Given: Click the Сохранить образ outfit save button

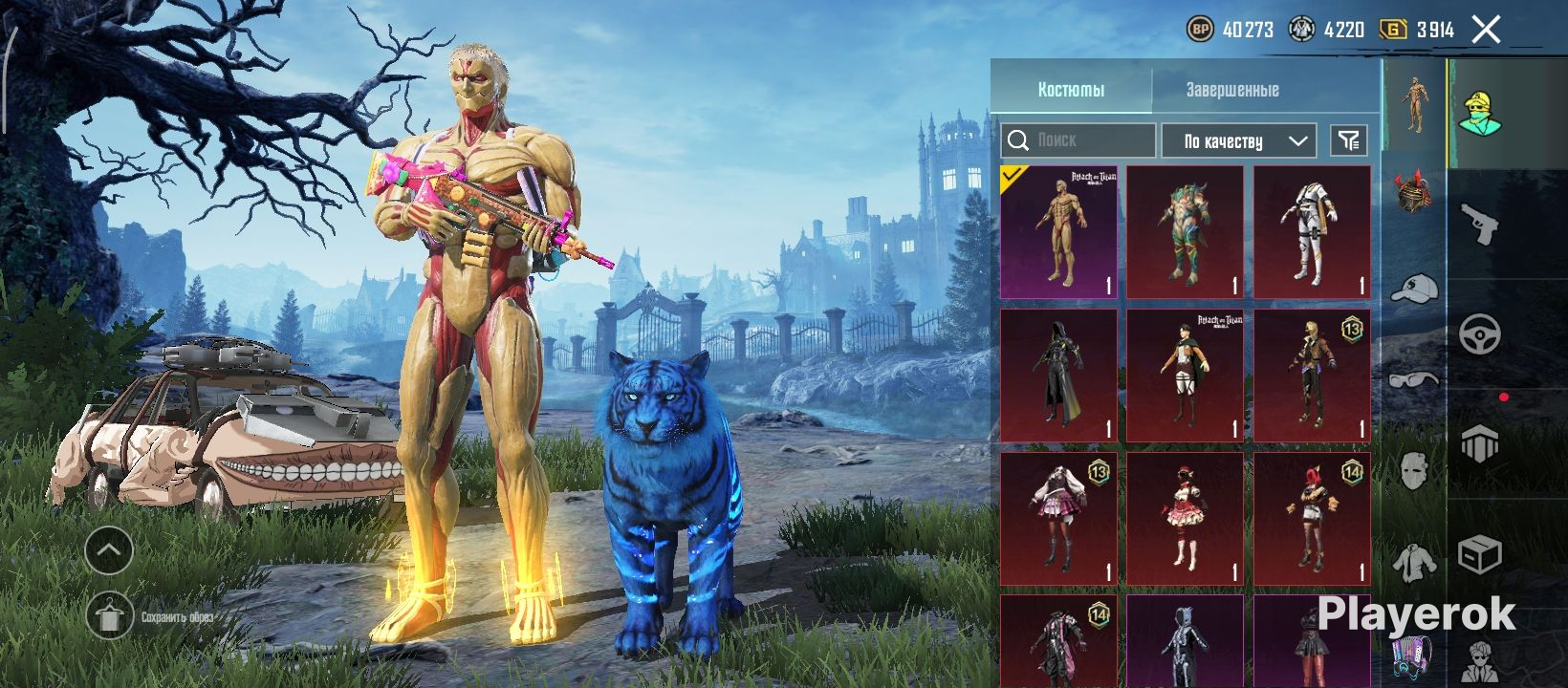Looking at the screenshot, I should [110, 616].
